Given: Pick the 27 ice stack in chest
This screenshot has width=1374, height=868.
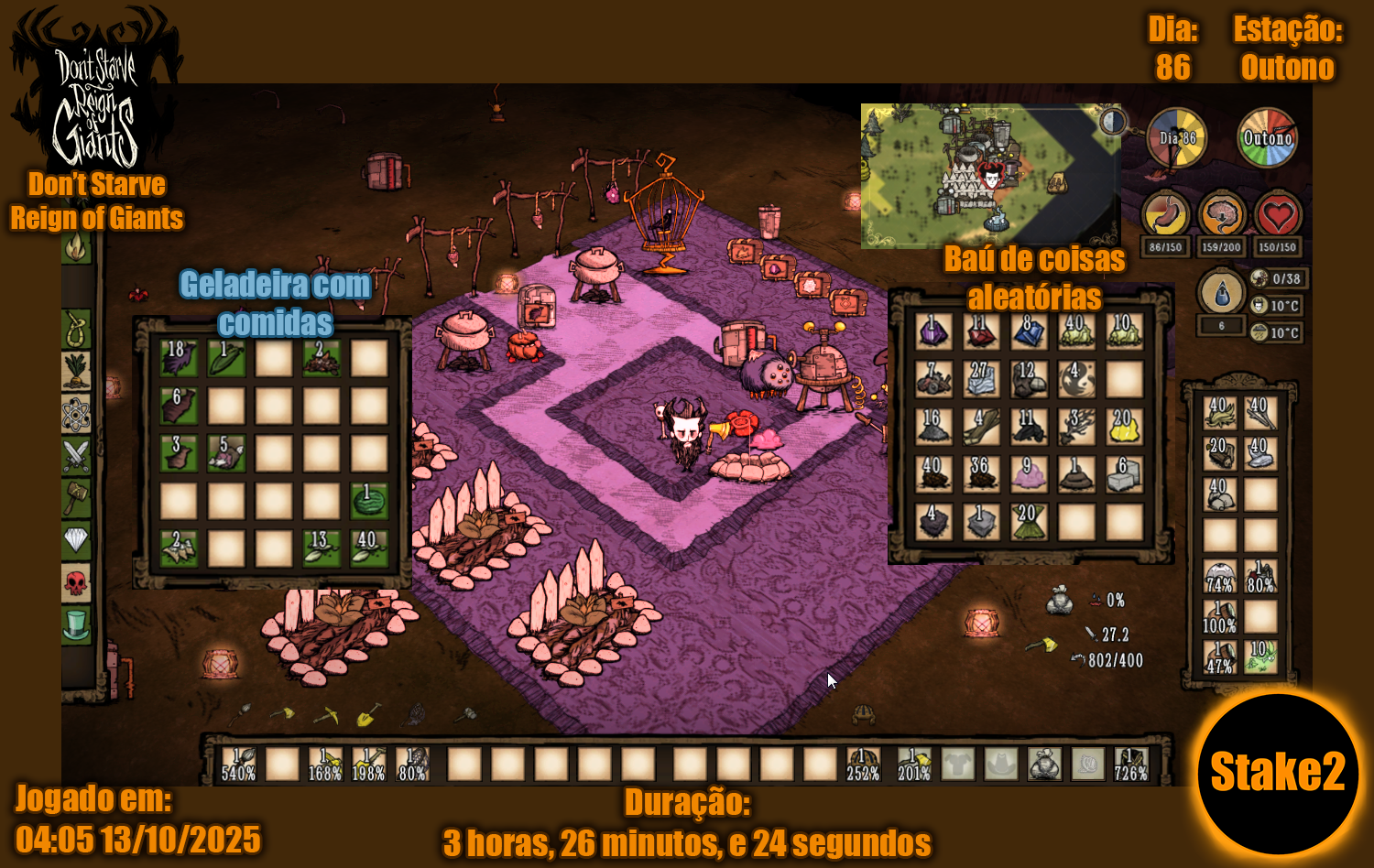Looking at the screenshot, I should [x=981, y=379].
